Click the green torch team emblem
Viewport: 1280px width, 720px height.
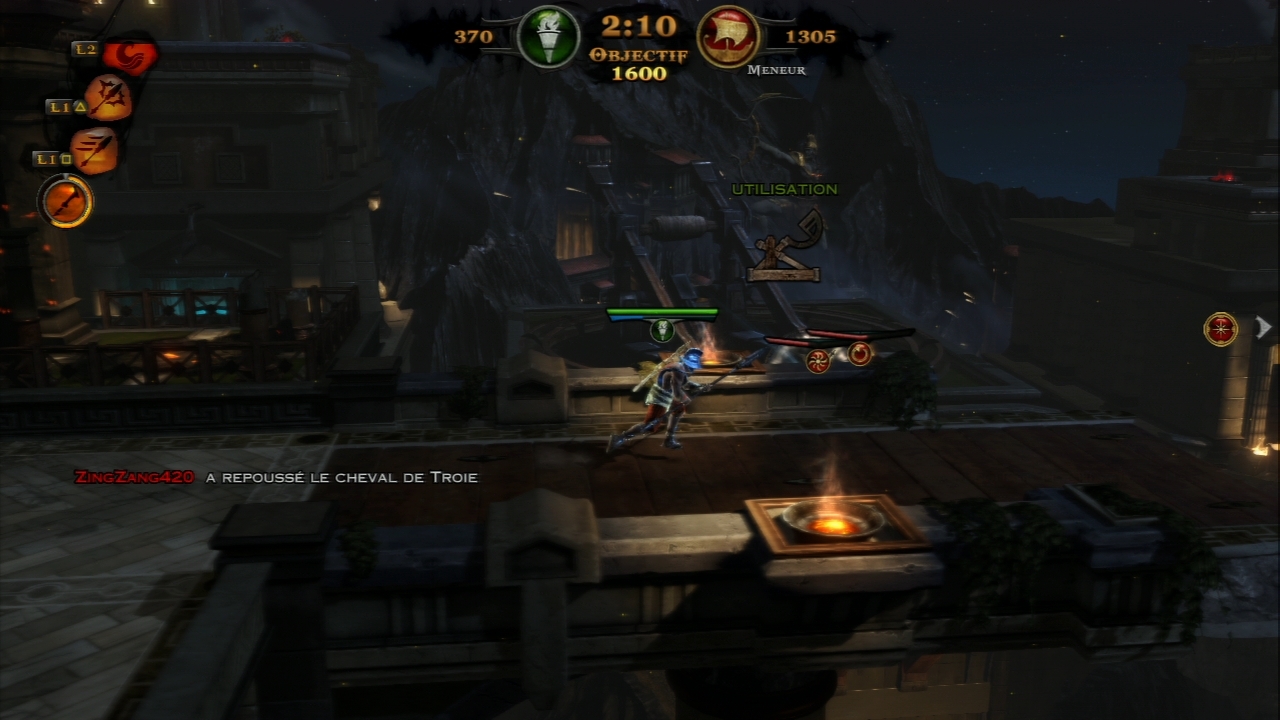548,38
